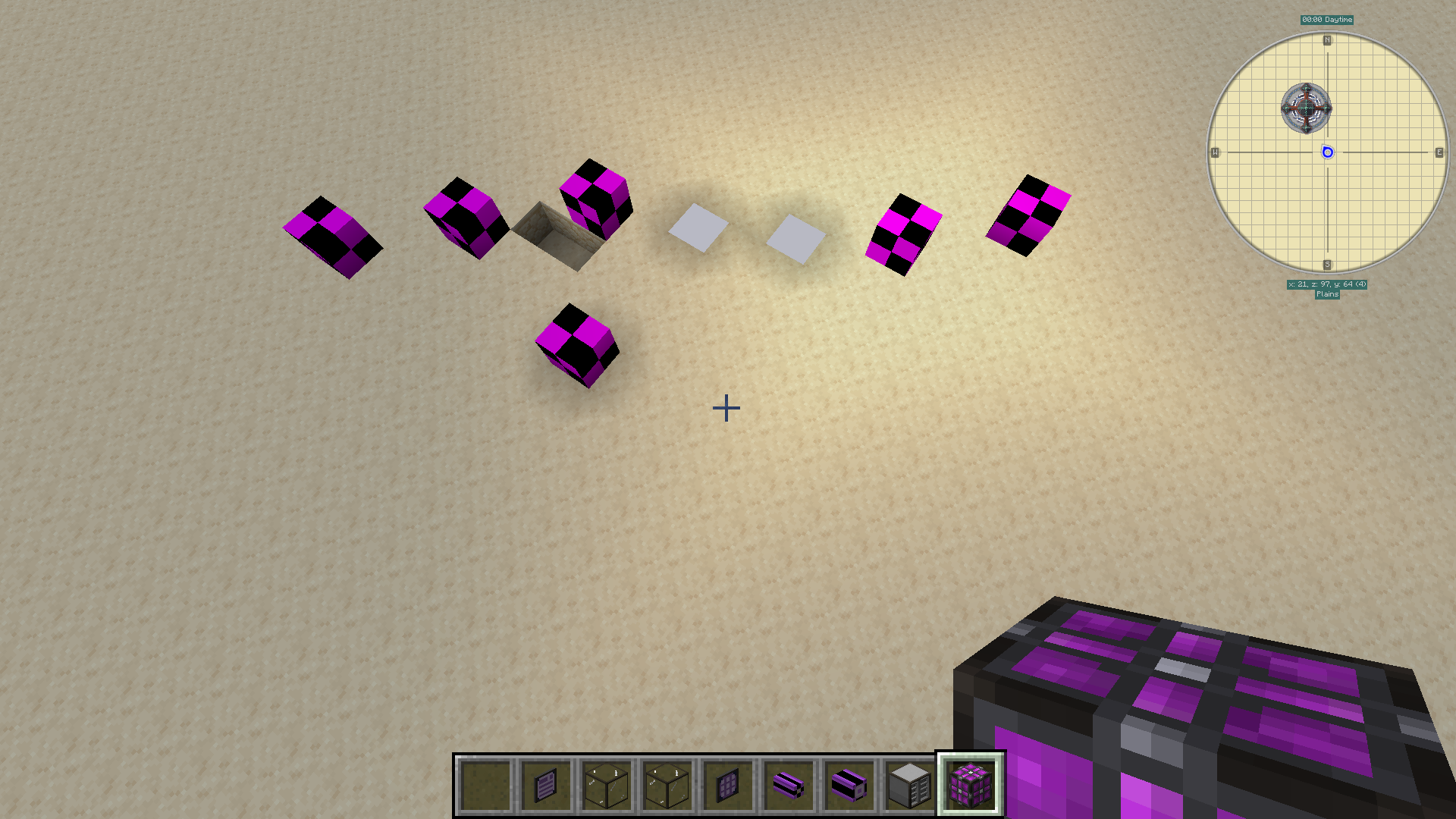The width and height of the screenshot is (1456, 819).
Task: Select the first glass block in the hotbar
Action: pyautogui.click(x=607, y=783)
